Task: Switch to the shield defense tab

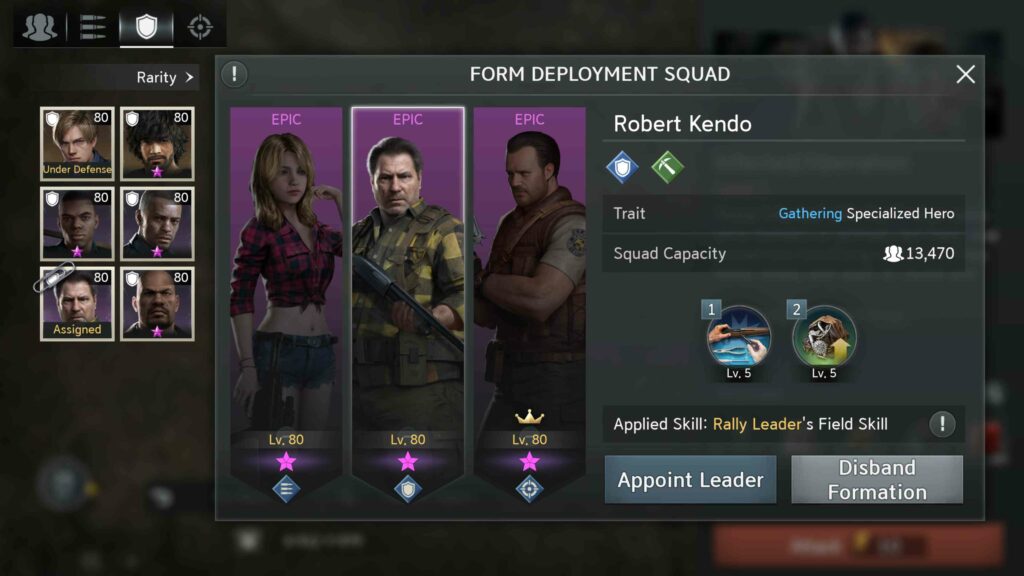Action: click(x=146, y=27)
